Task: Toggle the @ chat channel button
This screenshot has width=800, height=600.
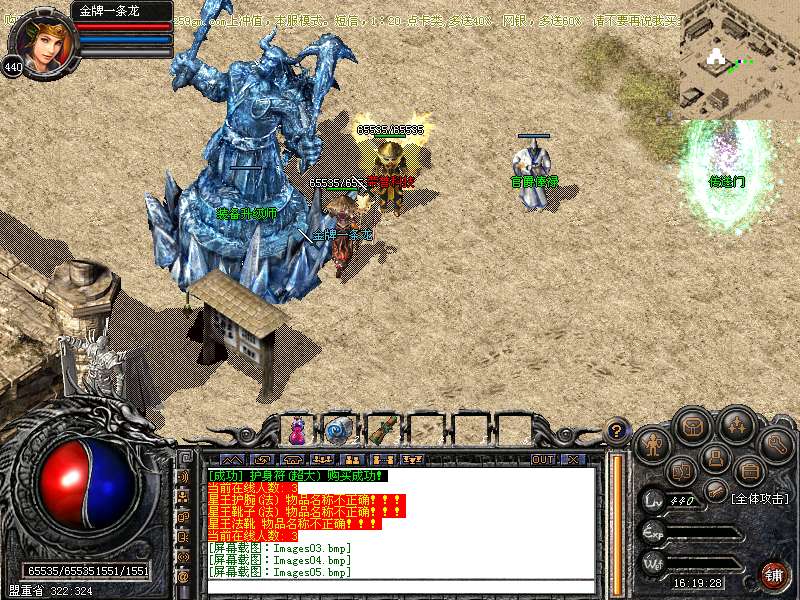Action: click(x=183, y=577)
